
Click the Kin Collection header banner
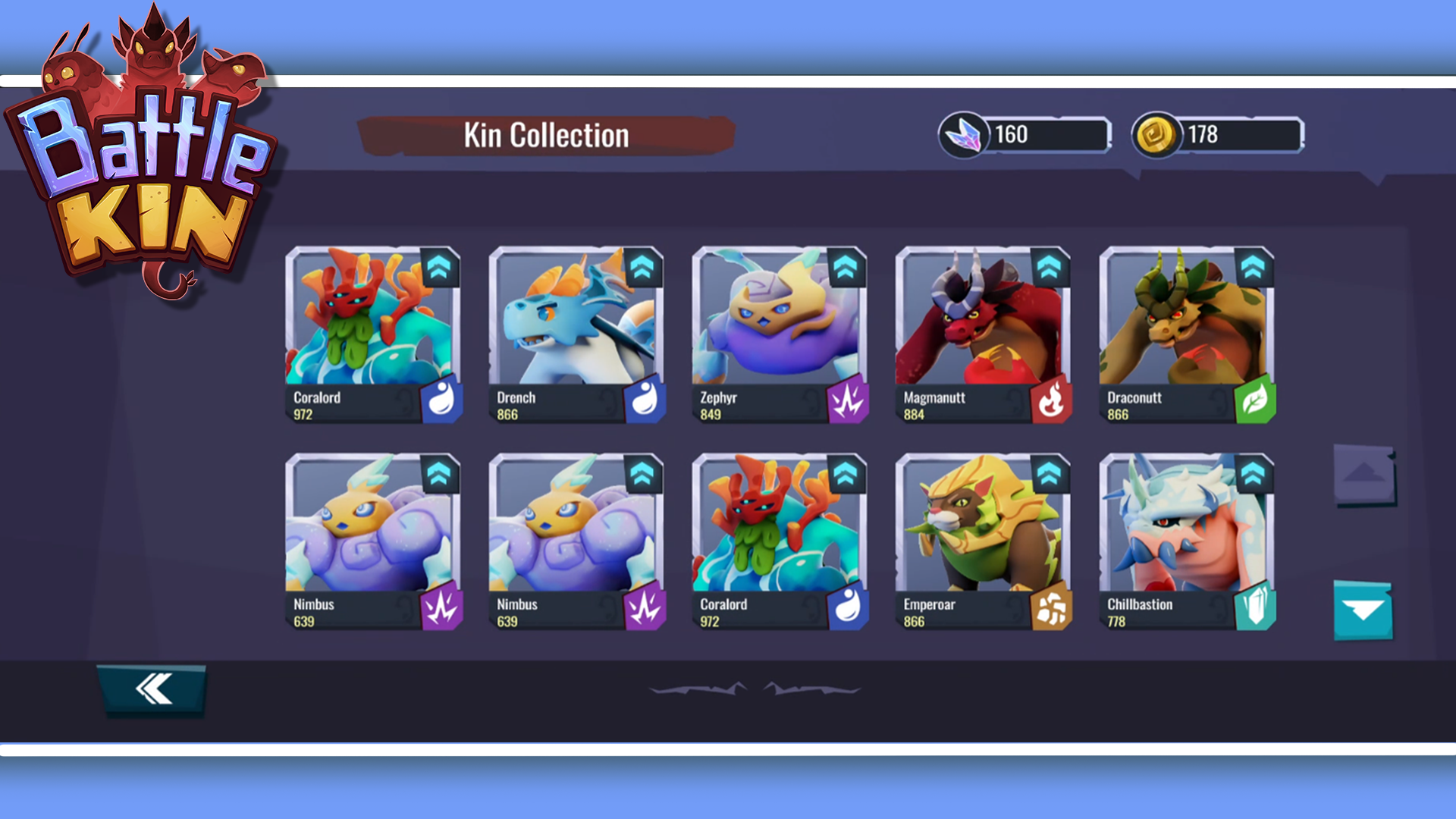pos(546,135)
